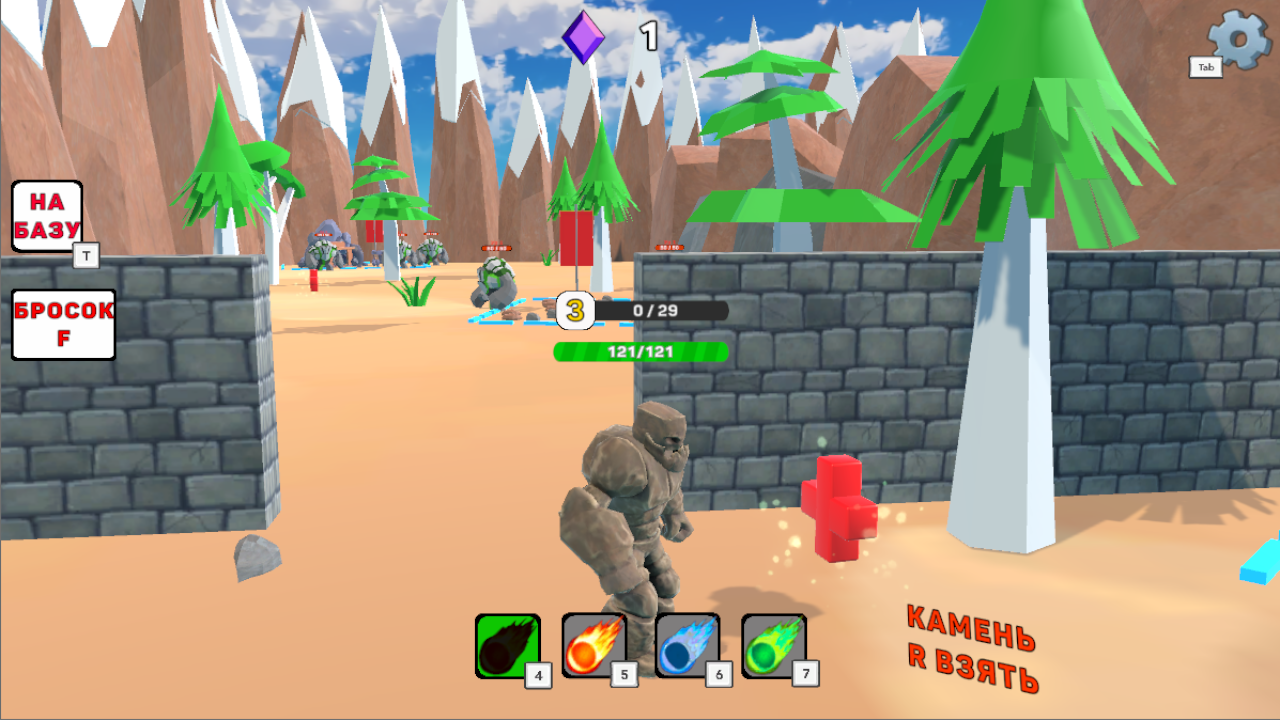The width and height of the screenshot is (1280, 720).
Task: Click the red health cross pickup
Action: click(840, 510)
